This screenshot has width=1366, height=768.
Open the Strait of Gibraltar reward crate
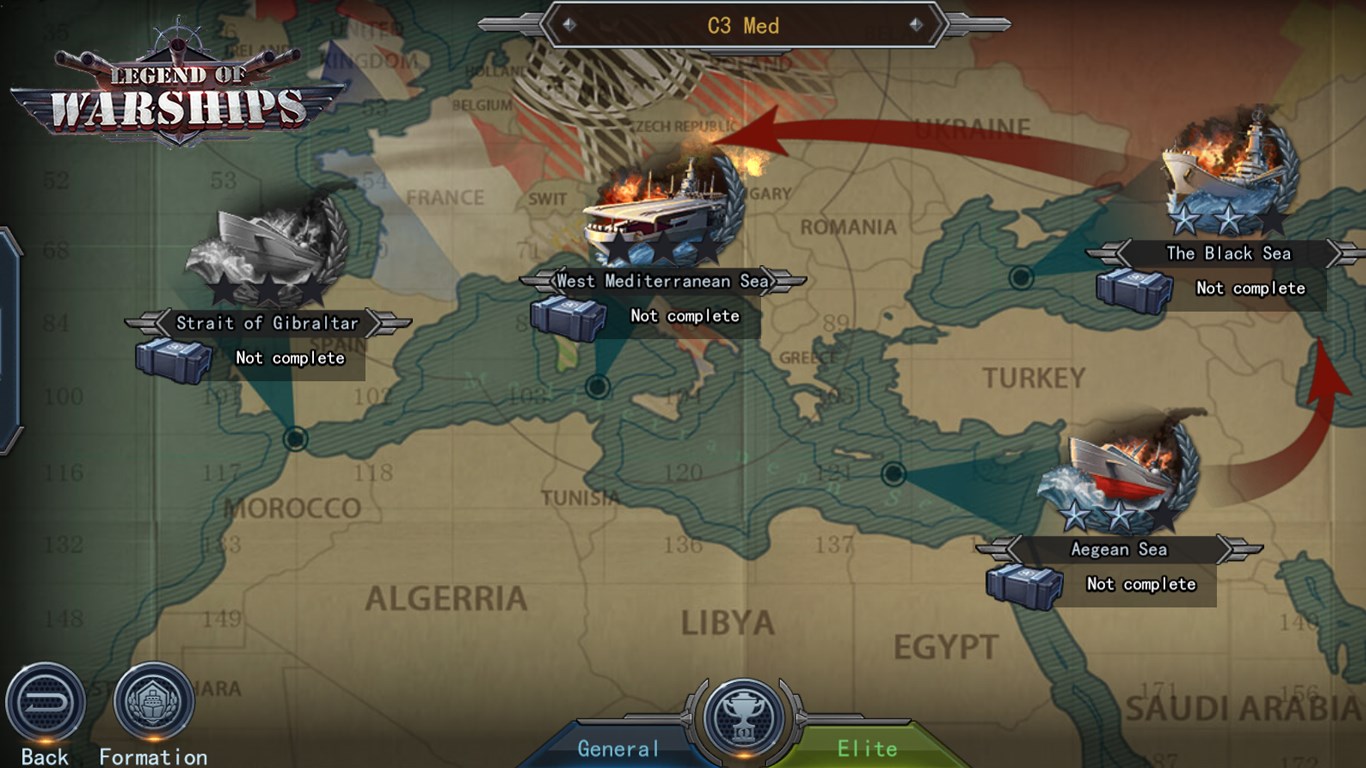[x=173, y=360]
